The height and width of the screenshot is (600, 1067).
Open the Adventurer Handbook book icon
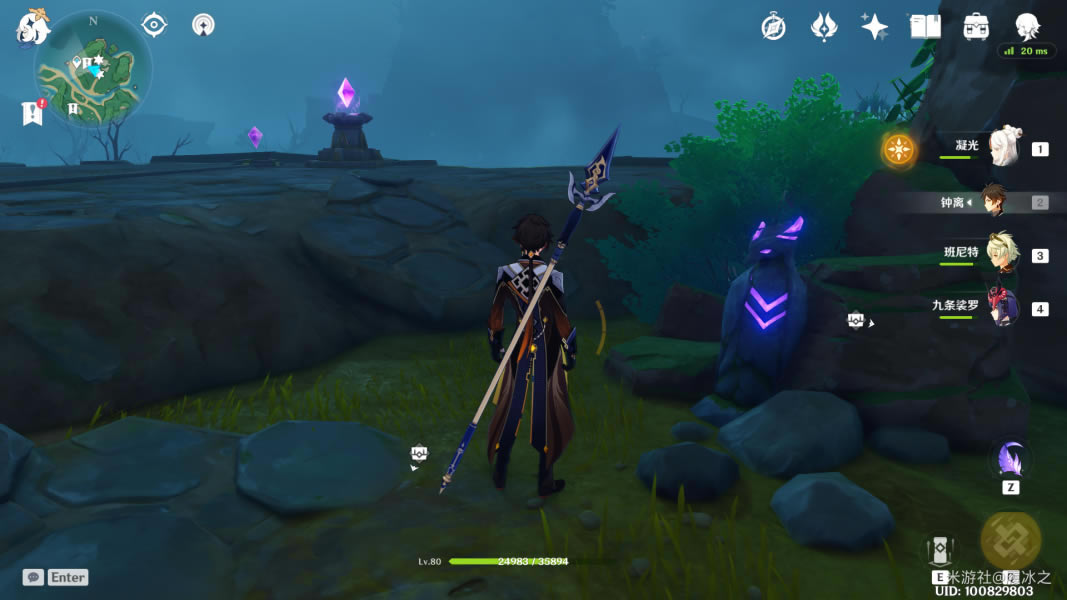pos(925,27)
